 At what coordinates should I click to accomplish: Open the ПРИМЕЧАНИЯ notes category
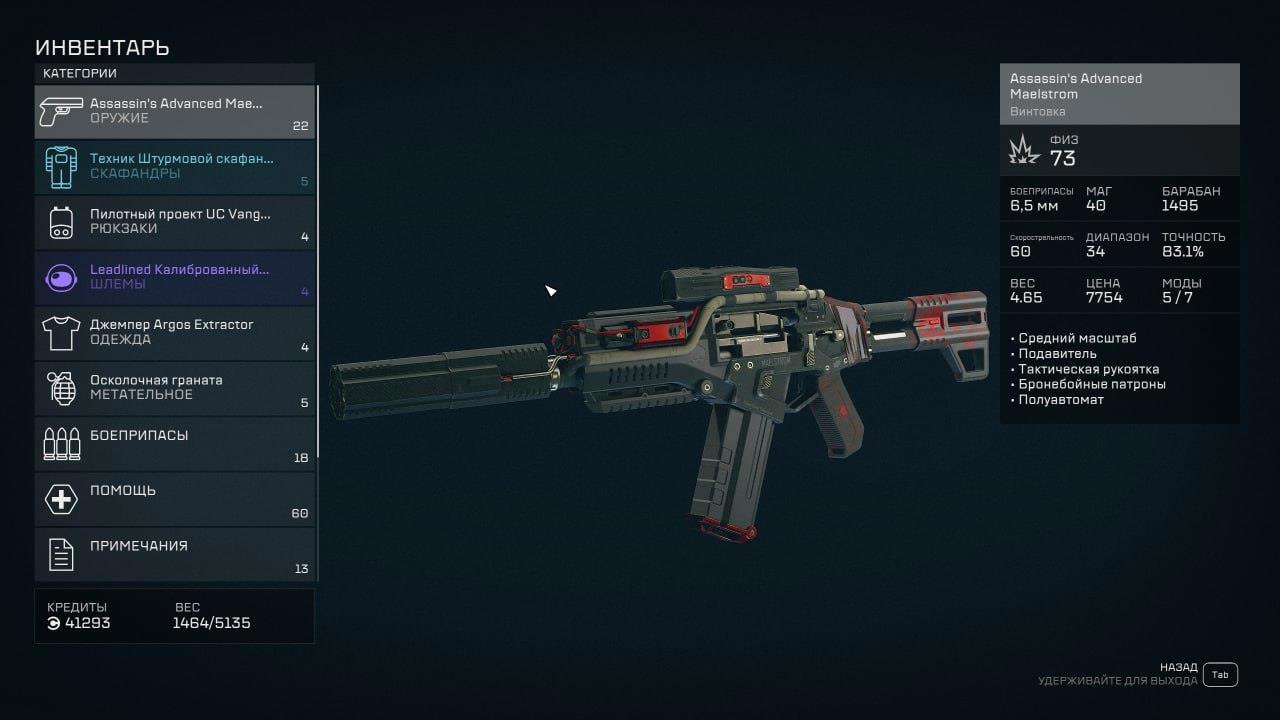(x=175, y=553)
